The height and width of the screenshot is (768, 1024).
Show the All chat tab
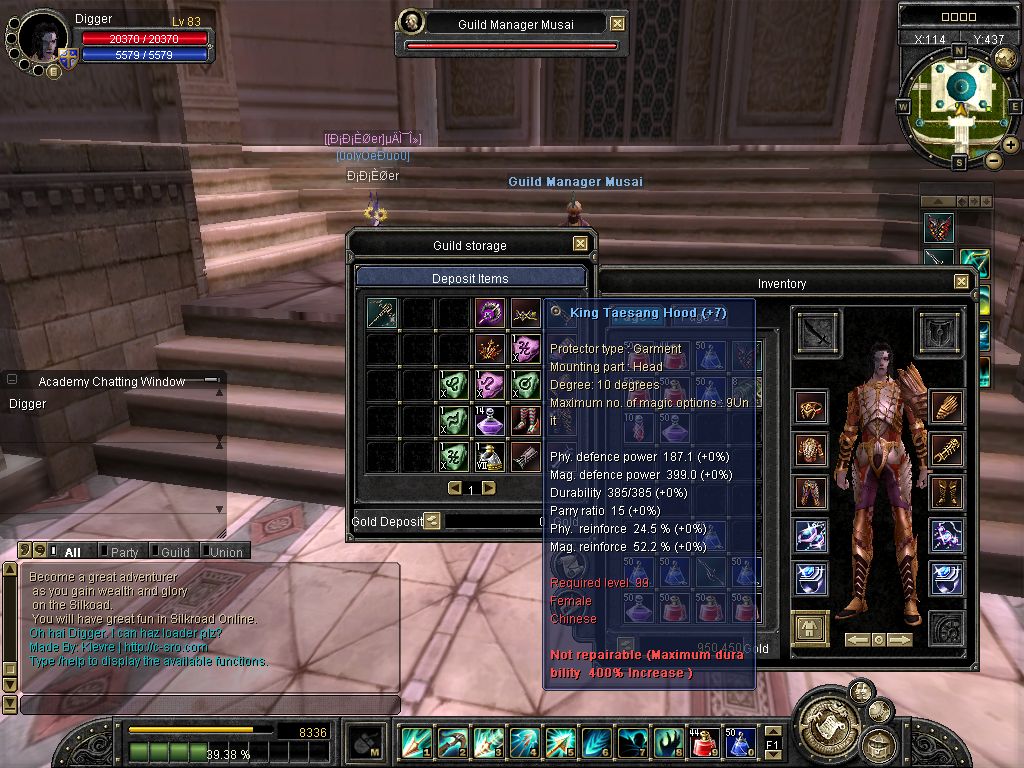[x=72, y=551]
